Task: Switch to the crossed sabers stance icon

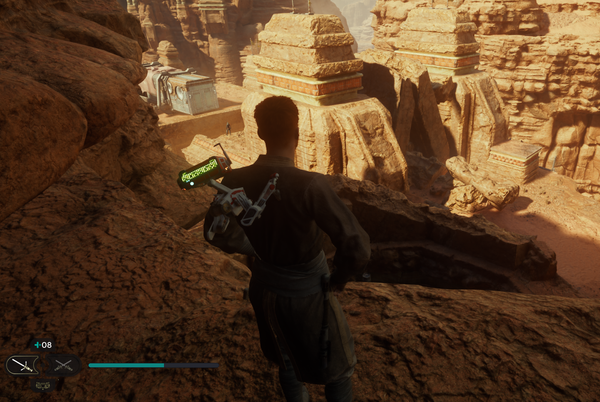Action: pos(62,366)
